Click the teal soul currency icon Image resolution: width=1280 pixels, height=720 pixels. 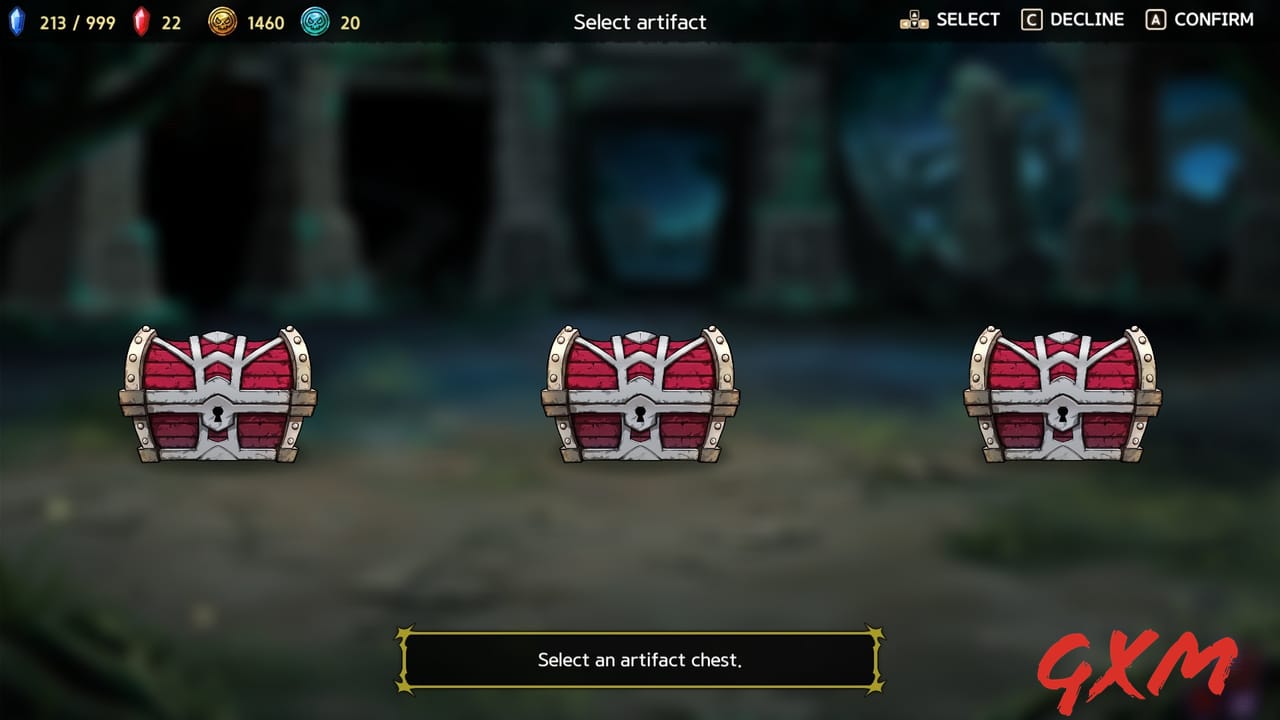click(315, 21)
